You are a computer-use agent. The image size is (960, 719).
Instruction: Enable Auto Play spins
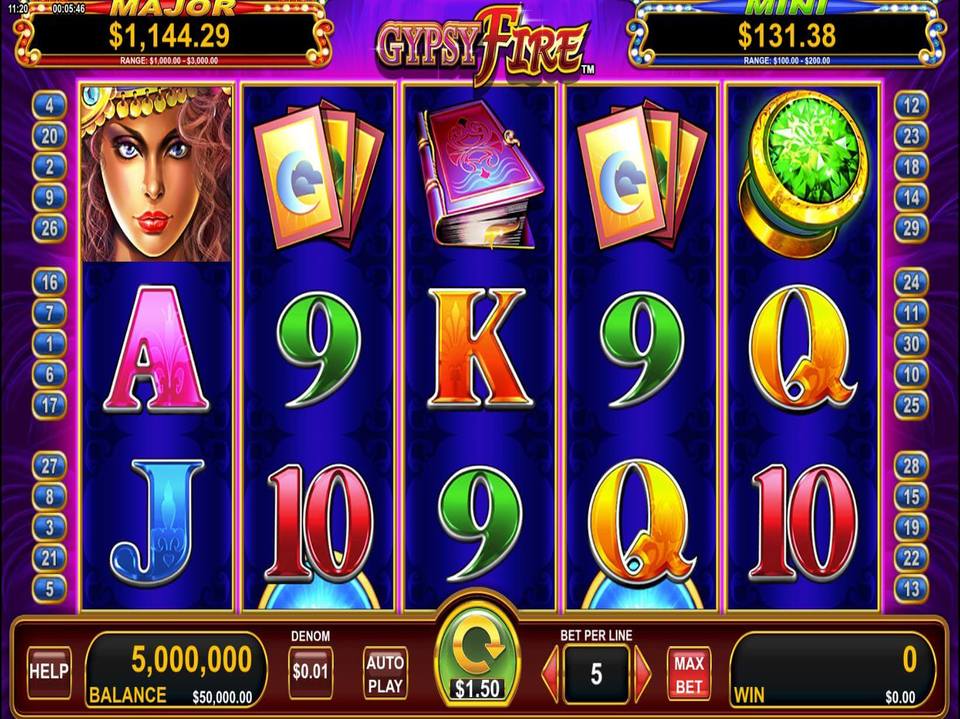pos(385,672)
